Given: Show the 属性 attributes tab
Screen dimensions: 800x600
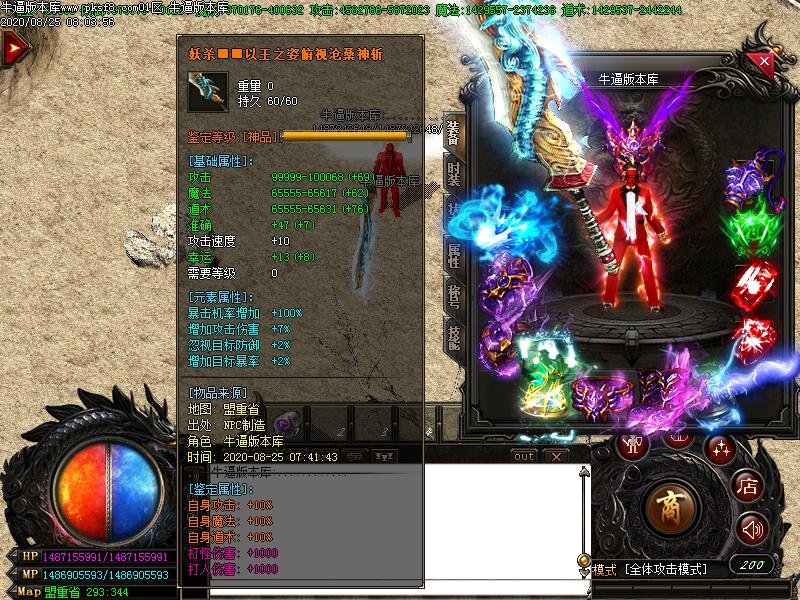Looking at the screenshot, I should (453, 256).
